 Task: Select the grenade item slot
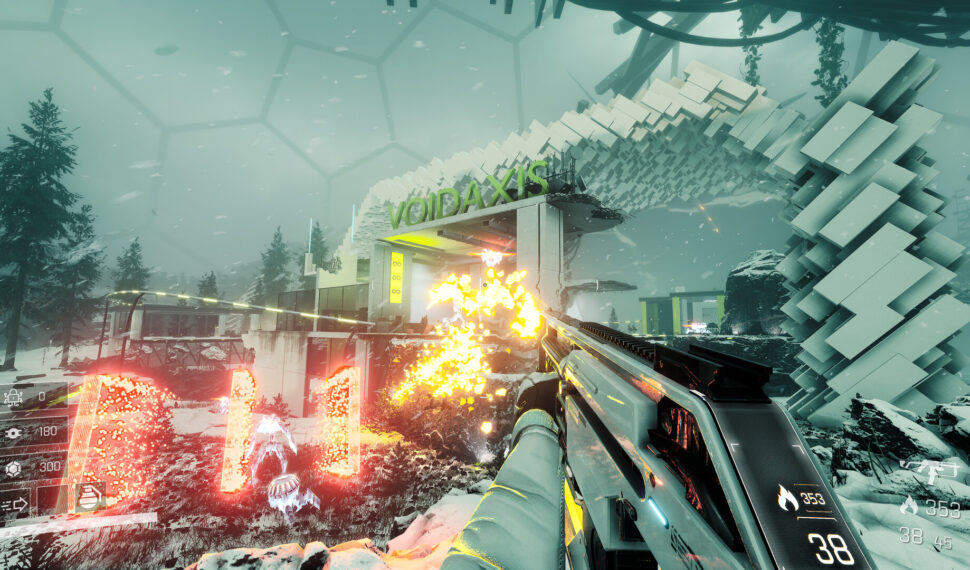point(90,498)
